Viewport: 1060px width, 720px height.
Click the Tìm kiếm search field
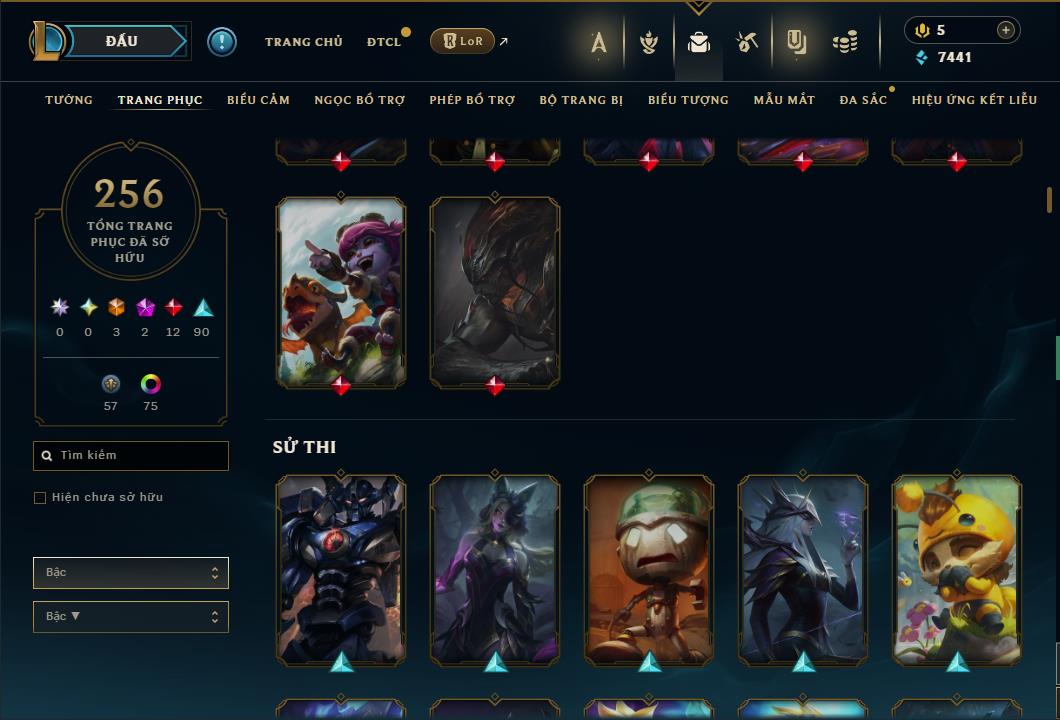coord(140,456)
